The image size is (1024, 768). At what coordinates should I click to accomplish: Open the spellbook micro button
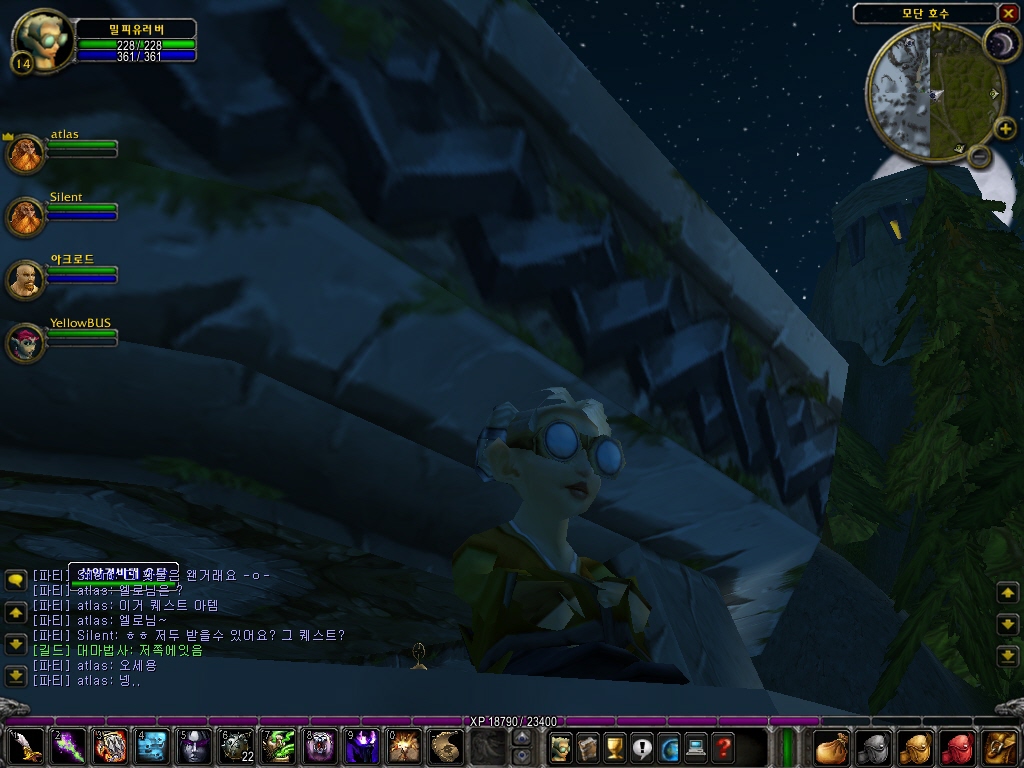(x=587, y=747)
